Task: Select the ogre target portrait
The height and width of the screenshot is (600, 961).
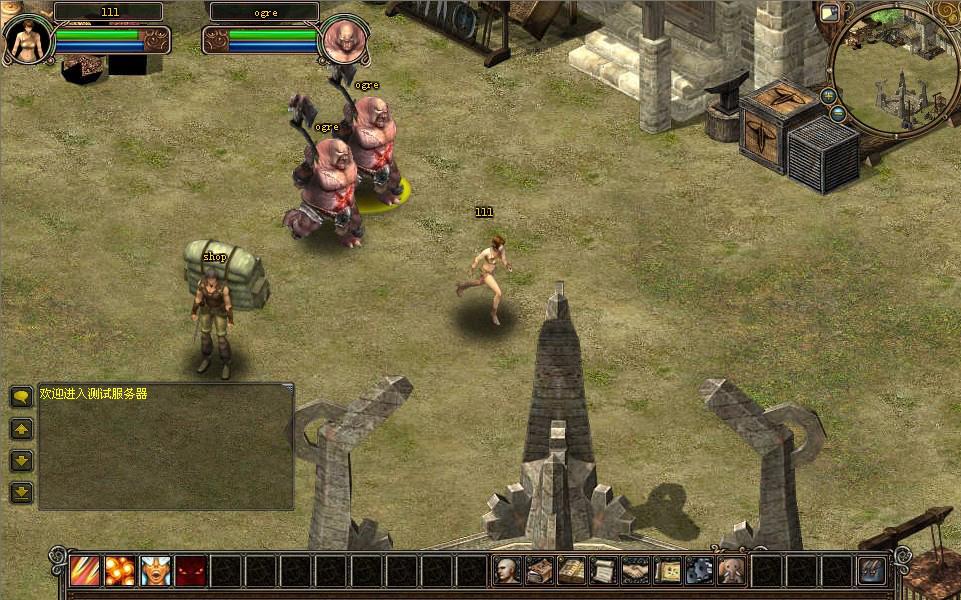Action: click(342, 41)
